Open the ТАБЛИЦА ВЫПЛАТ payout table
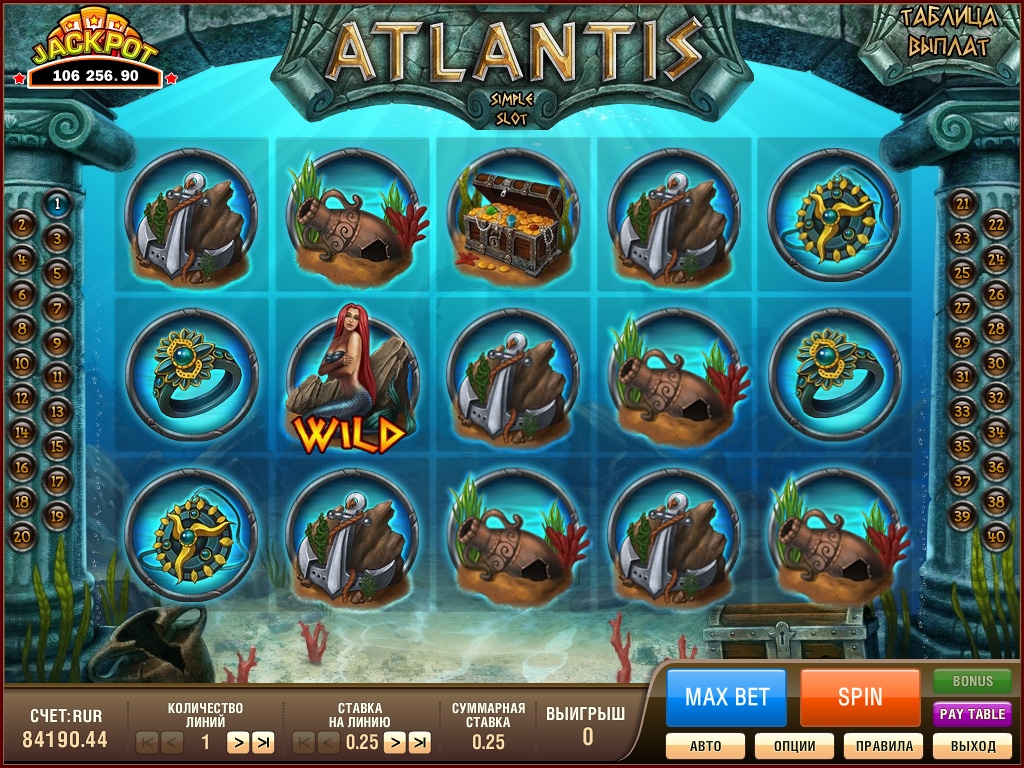 [x=945, y=32]
